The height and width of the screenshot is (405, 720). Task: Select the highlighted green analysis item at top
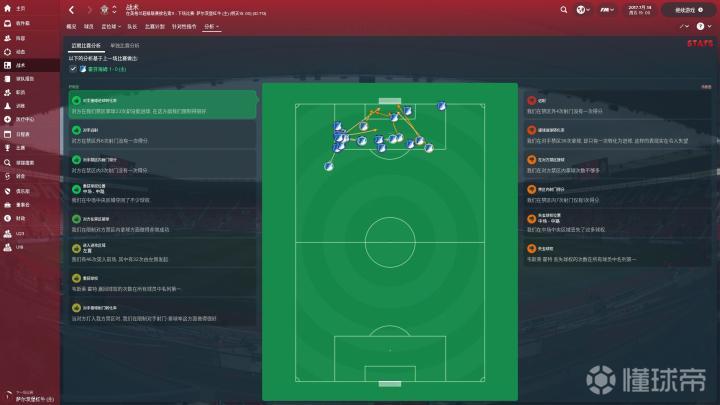coord(160,105)
